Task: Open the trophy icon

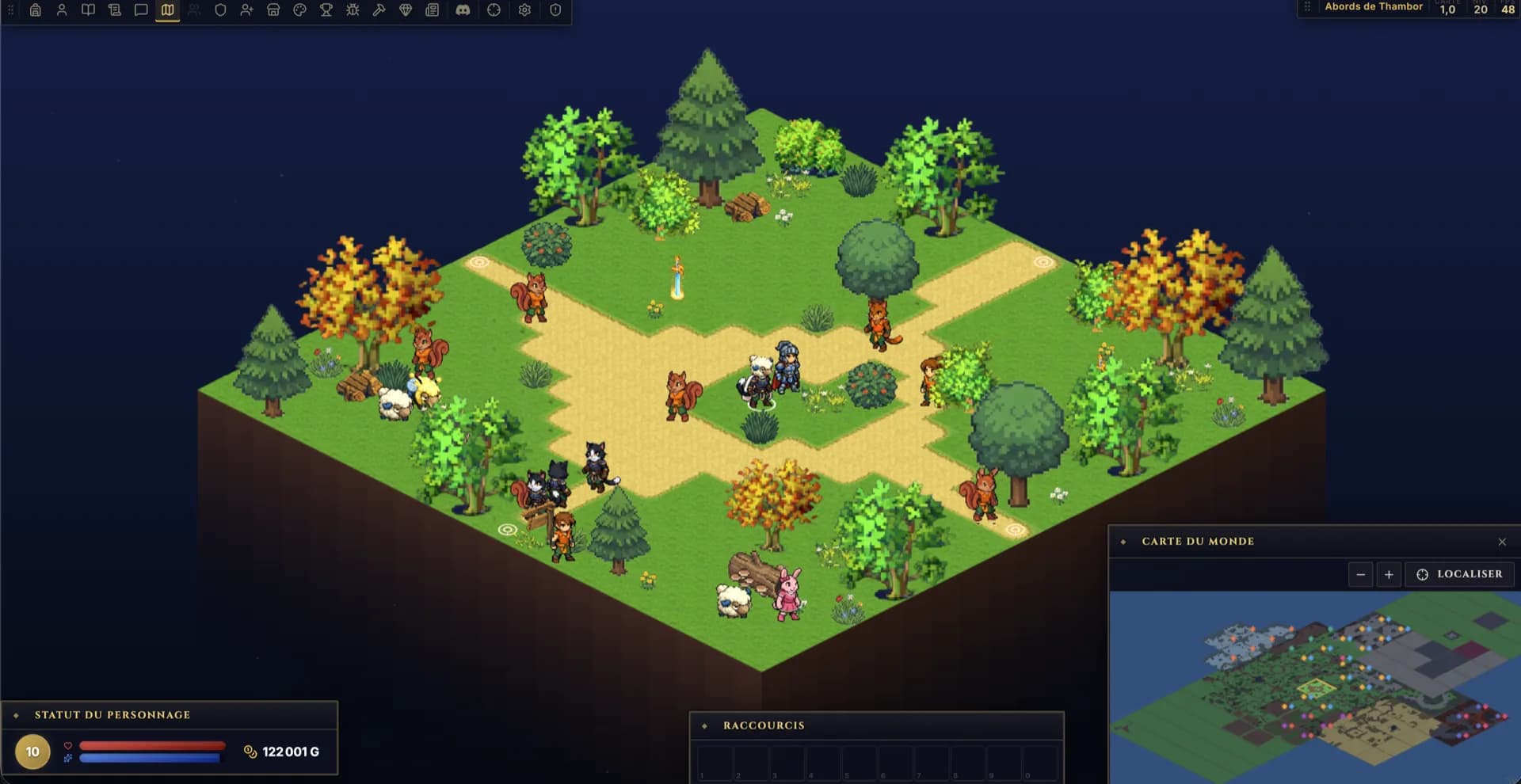Action: point(326,10)
